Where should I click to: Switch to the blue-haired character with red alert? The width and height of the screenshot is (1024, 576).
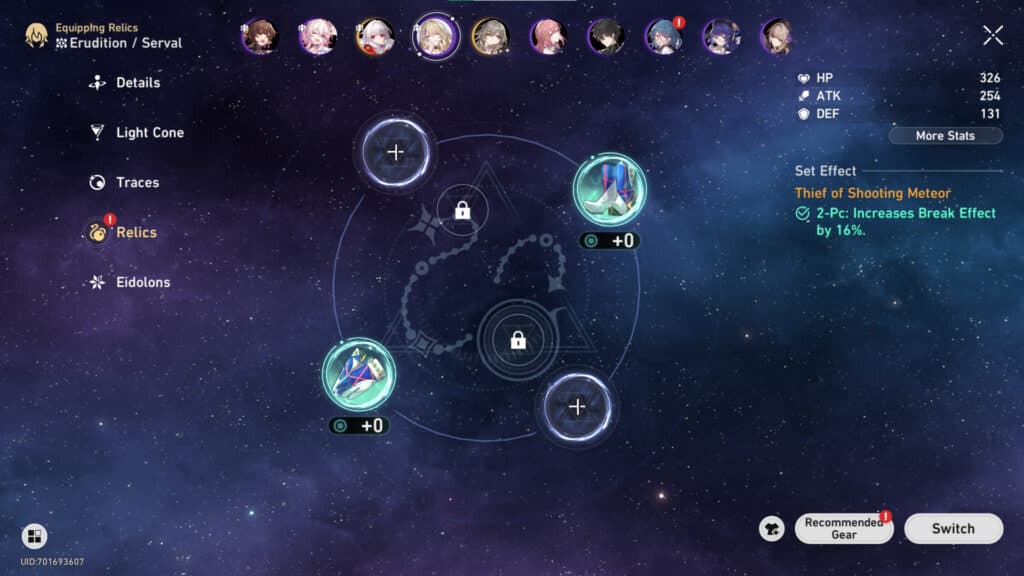click(663, 37)
